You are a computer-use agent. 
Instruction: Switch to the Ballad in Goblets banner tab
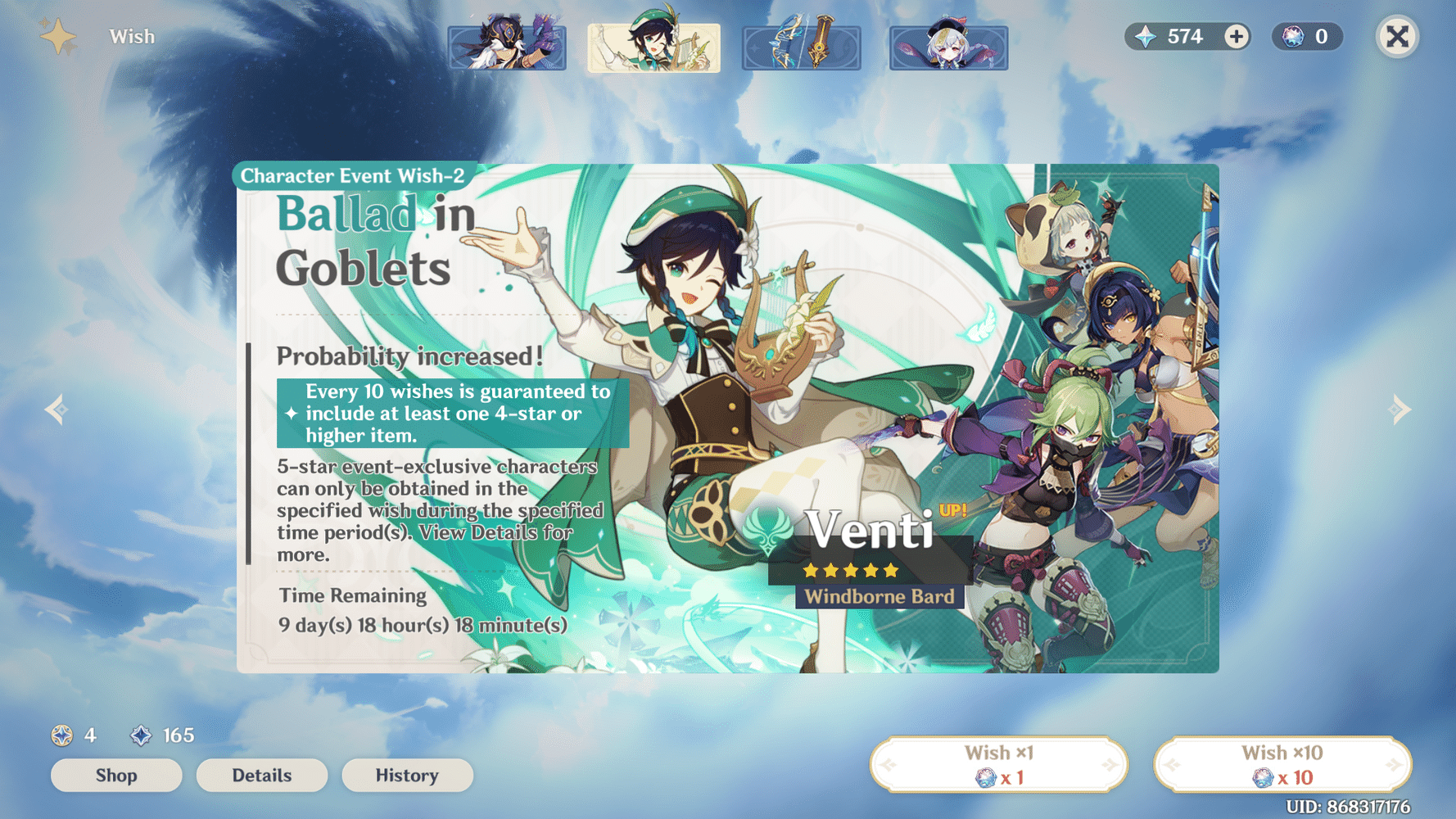(x=653, y=47)
